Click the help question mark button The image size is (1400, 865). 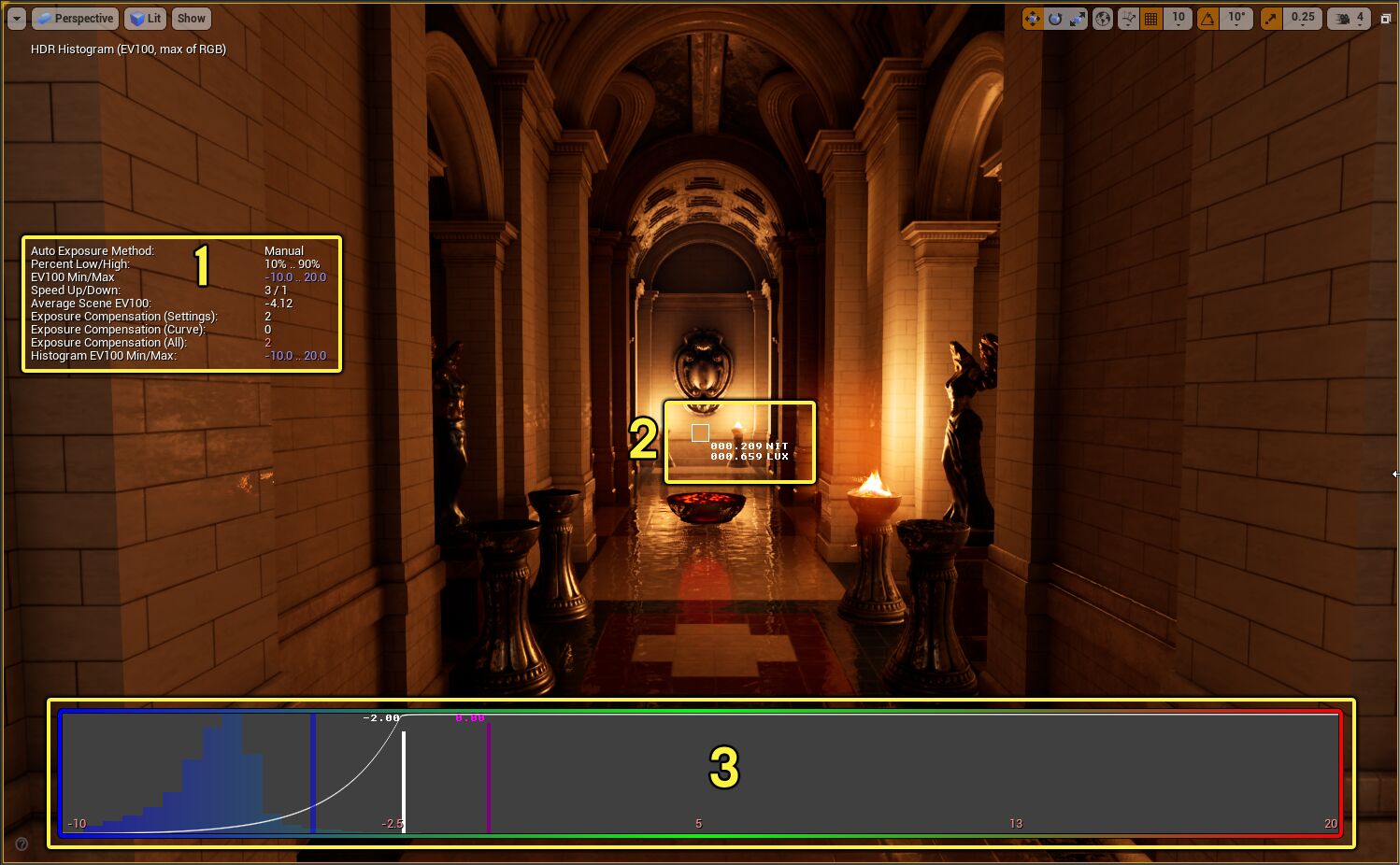pyautogui.click(x=21, y=844)
